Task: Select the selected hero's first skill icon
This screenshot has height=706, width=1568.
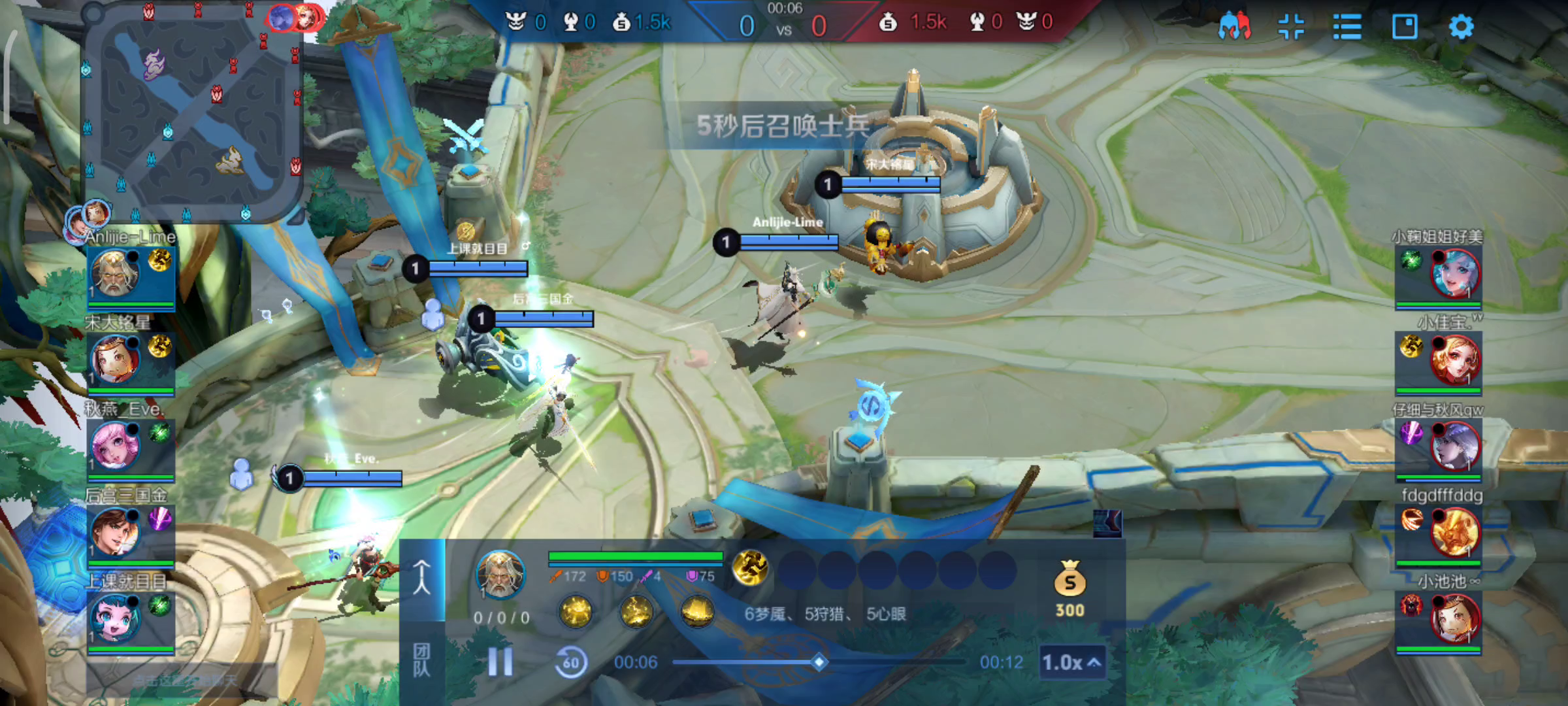Action: pyautogui.click(x=576, y=612)
